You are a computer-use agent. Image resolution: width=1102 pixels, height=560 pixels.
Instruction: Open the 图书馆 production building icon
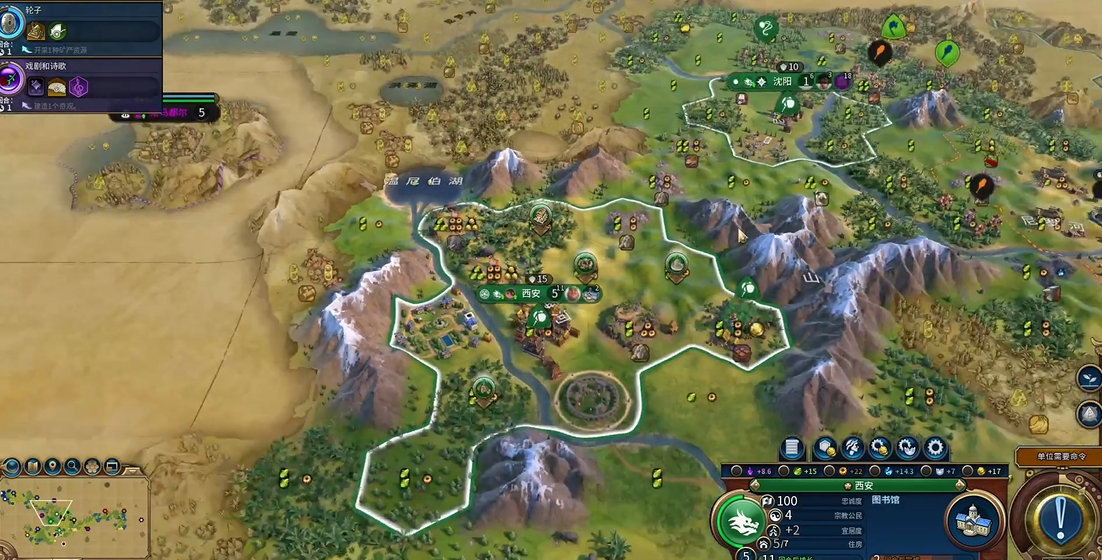[x=969, y=518]
